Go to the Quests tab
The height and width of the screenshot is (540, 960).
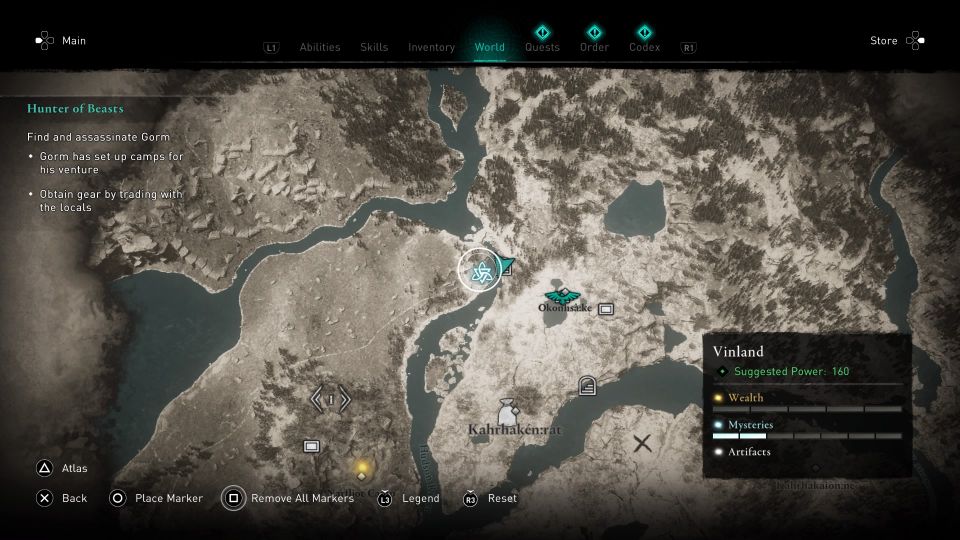tap(542, 46)
